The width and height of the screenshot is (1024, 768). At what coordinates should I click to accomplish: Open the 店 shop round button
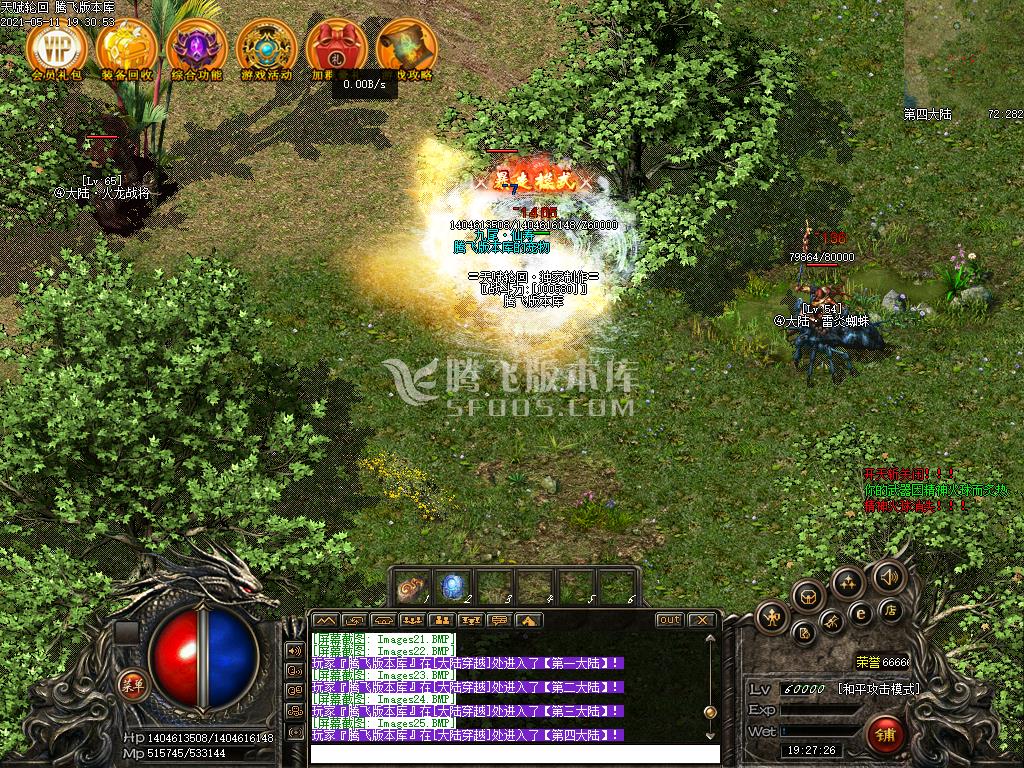889,609
